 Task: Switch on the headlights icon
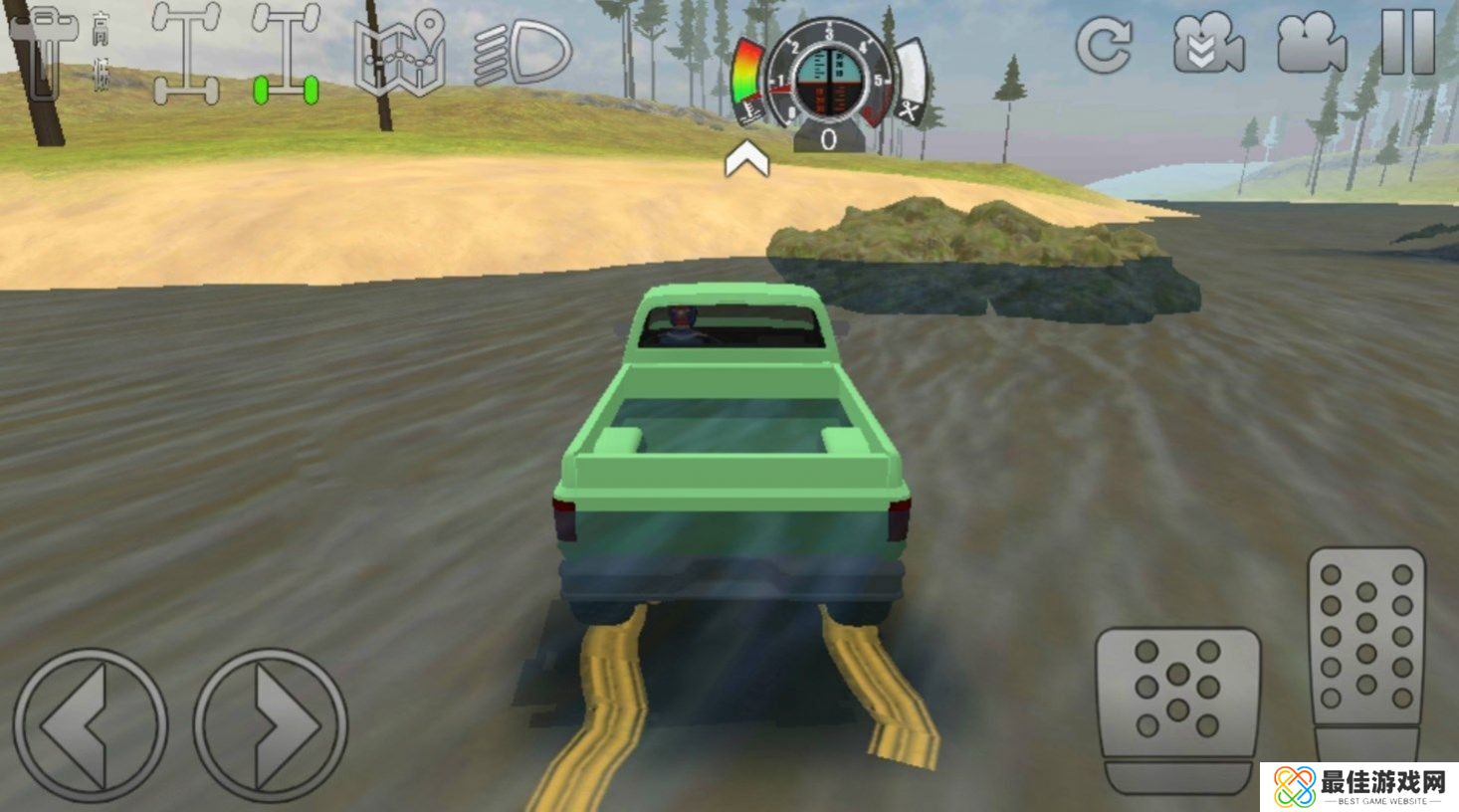pyautogui.click(x=523, y=54)
